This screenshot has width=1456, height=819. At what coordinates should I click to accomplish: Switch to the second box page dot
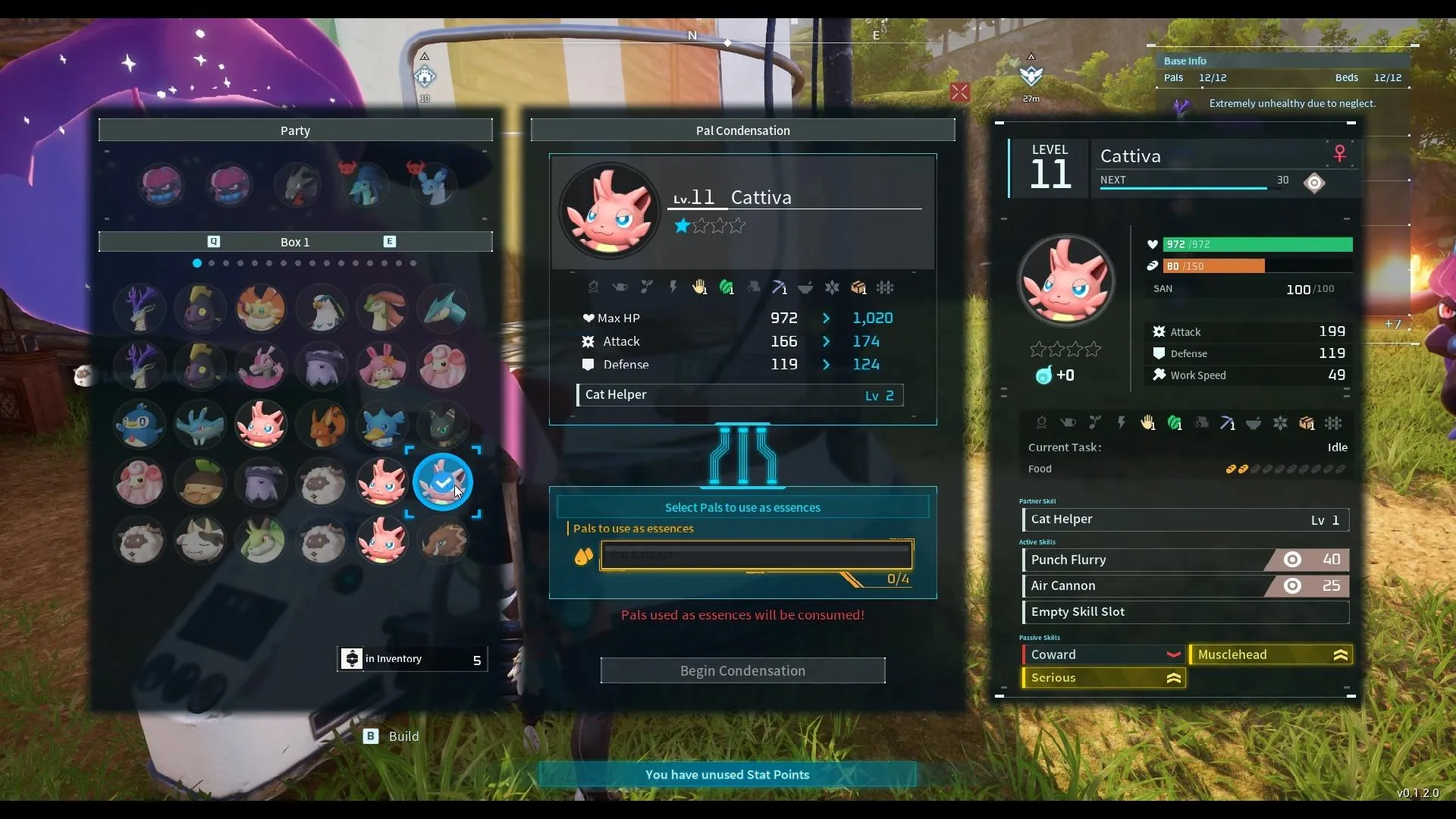212,263
